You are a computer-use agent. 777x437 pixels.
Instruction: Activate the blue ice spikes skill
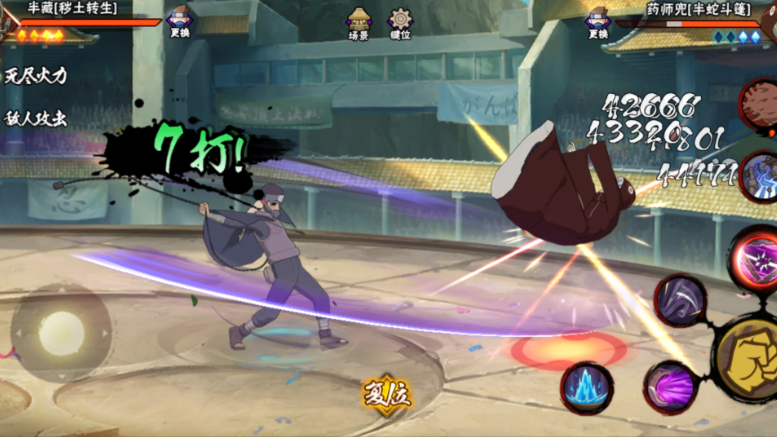click(586, 388)
